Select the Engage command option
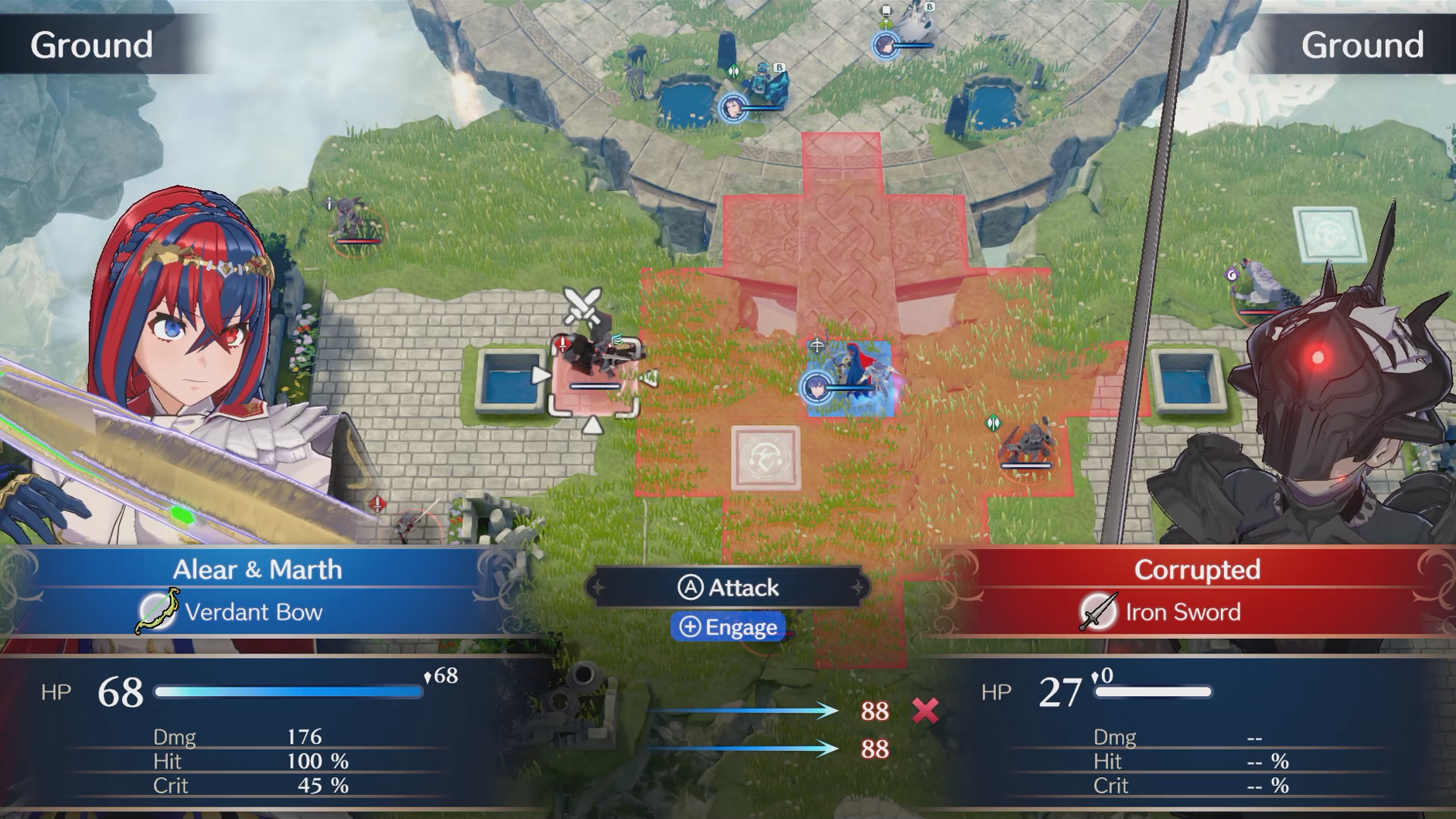This screenshot has width=1456, height=819. pyautogui.click(x=728, y=627)
